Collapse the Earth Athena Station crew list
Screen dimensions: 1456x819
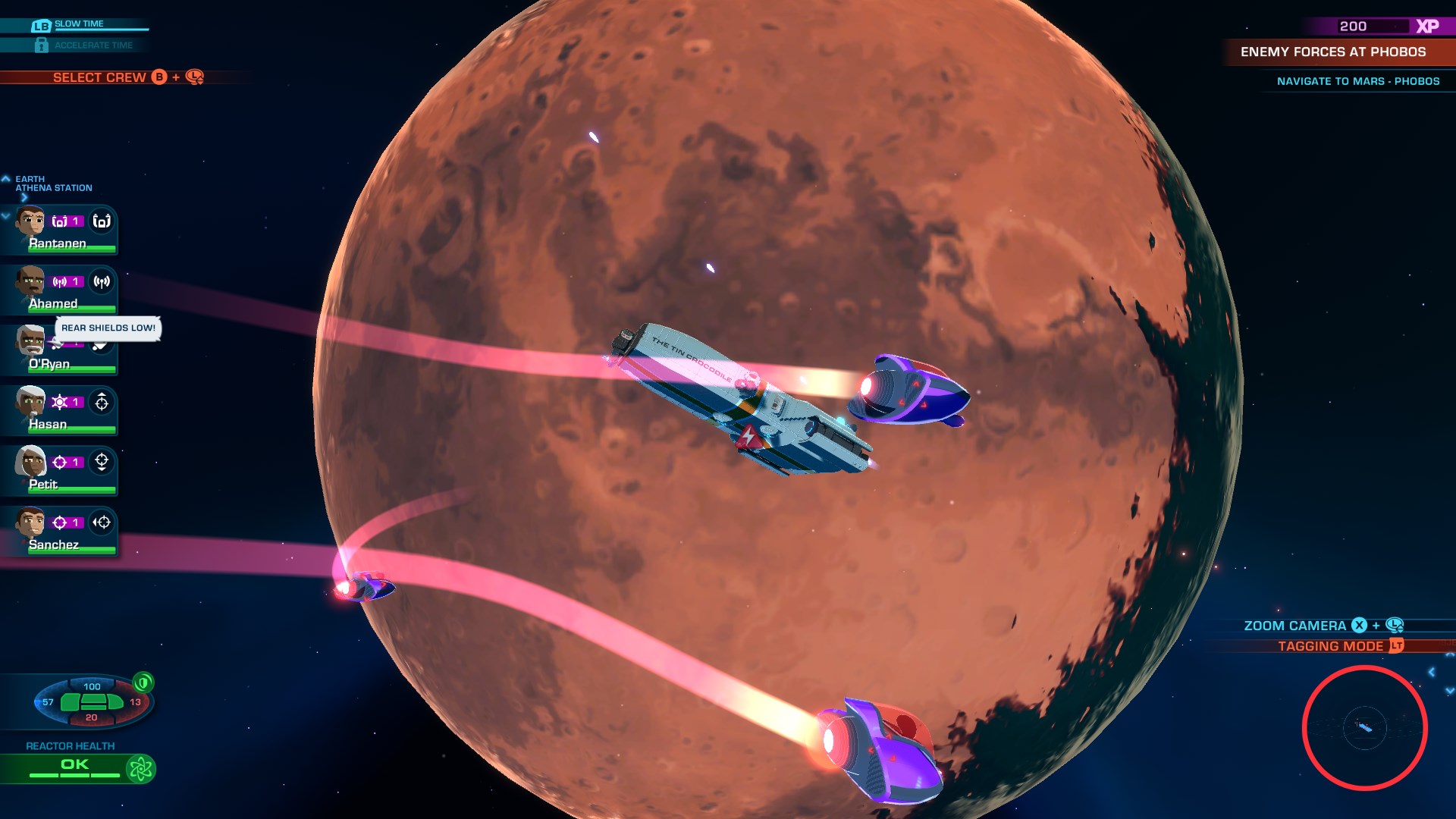click(6, 178)
